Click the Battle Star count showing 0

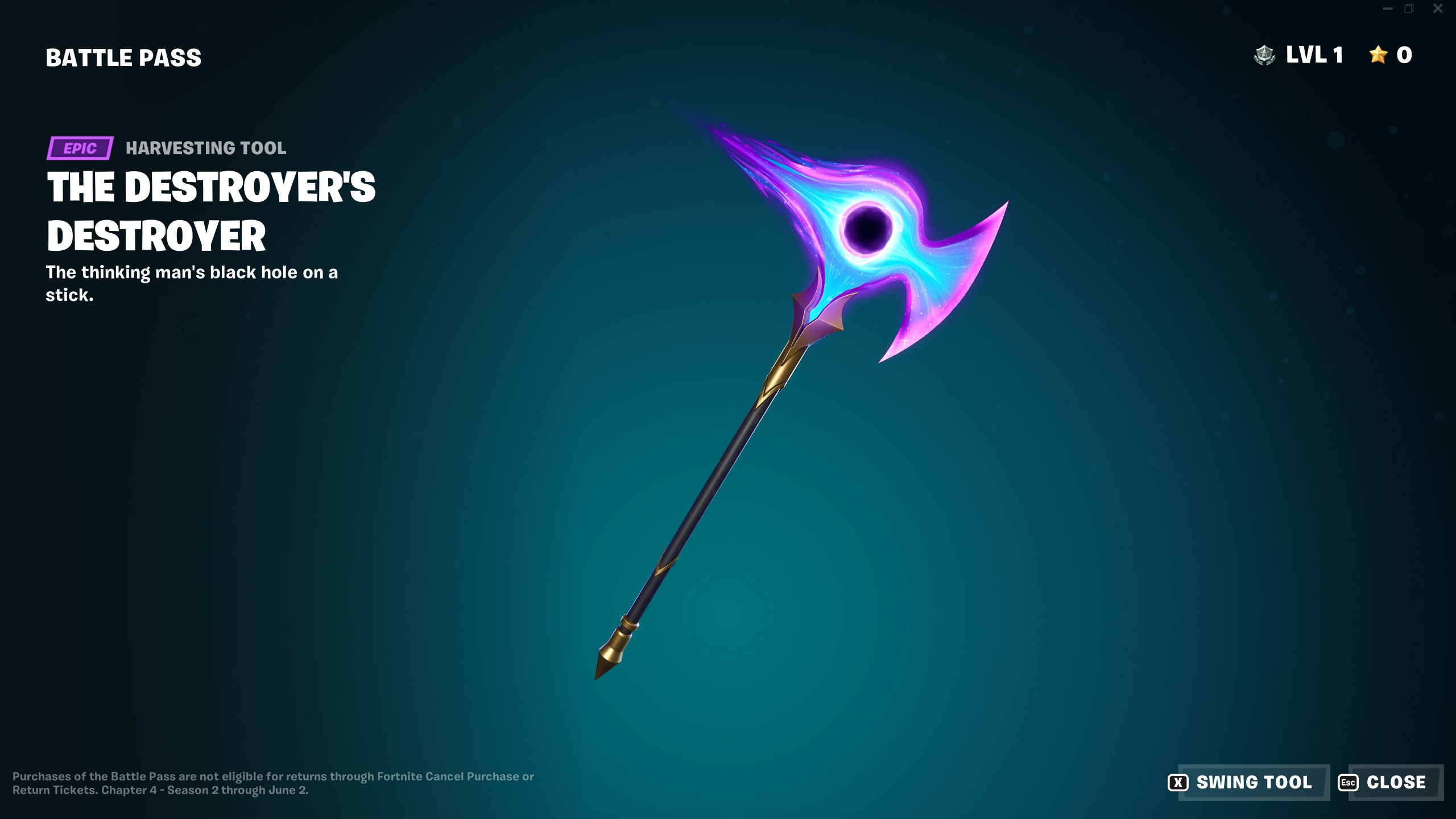coord(1403,55)
